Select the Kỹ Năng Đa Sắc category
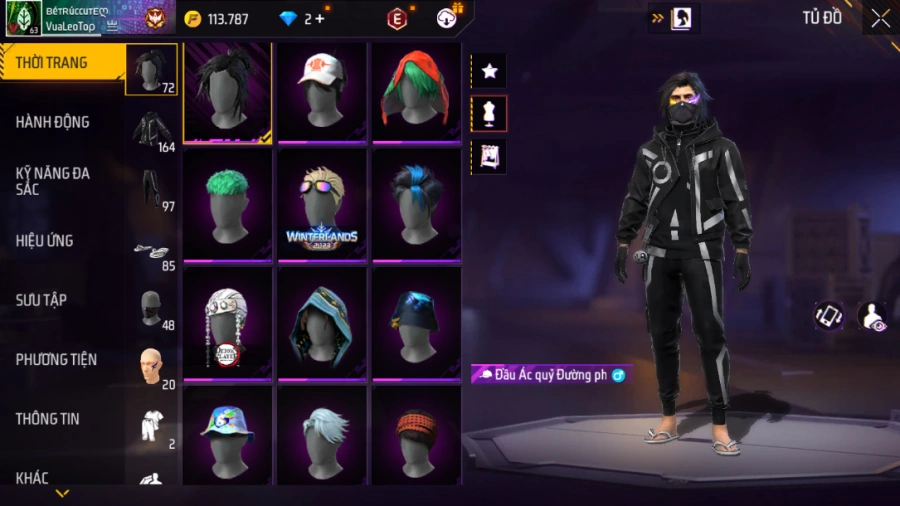The height and width of the screenshot is (506, 900). (x=53, y=181)
